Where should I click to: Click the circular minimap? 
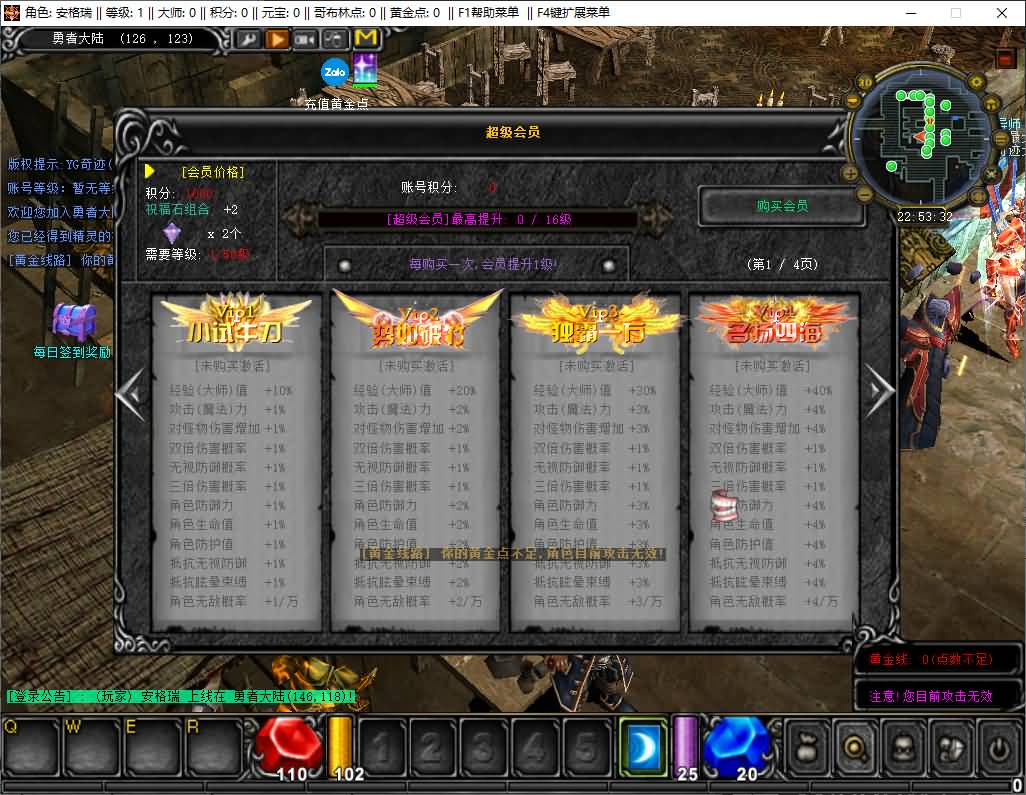920,140
